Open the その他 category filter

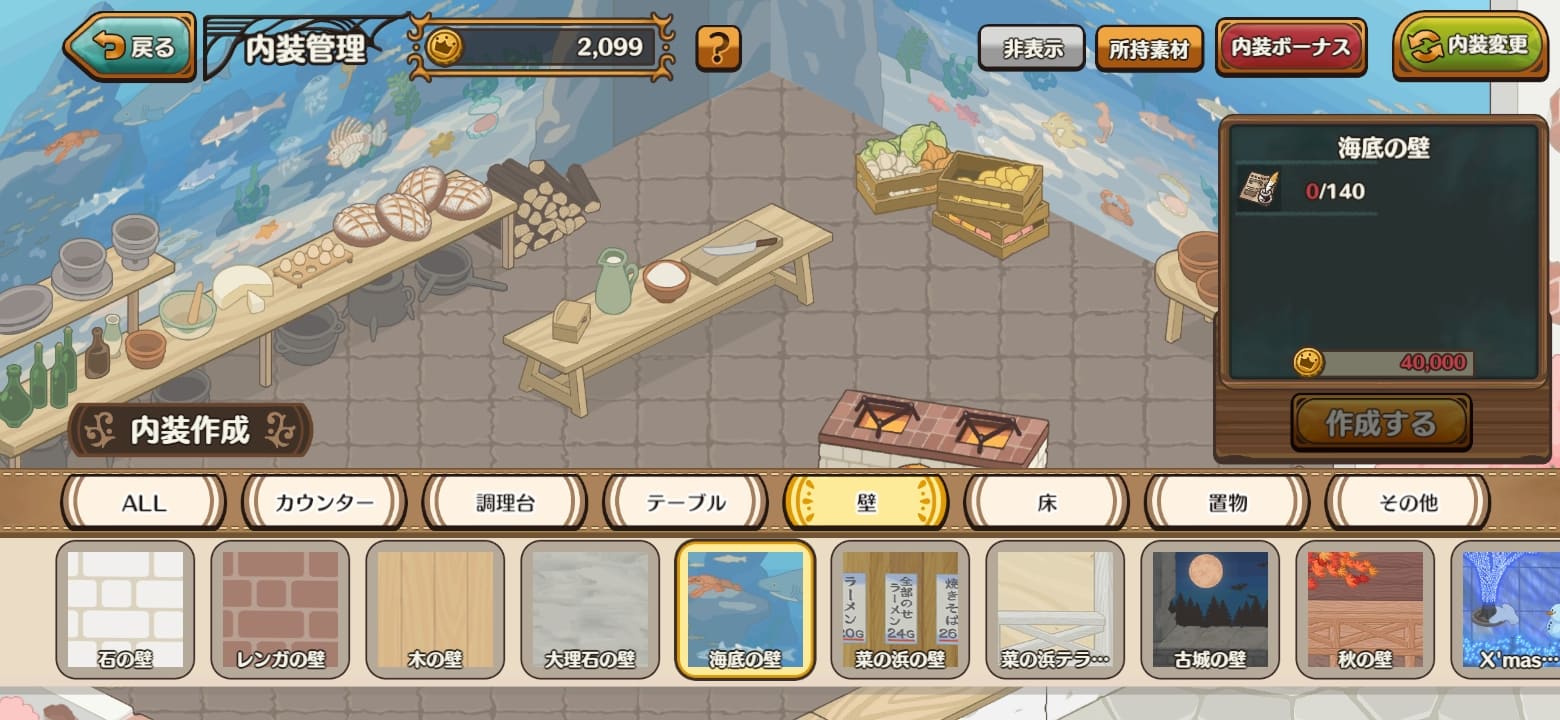click(x=1406, y=503)
